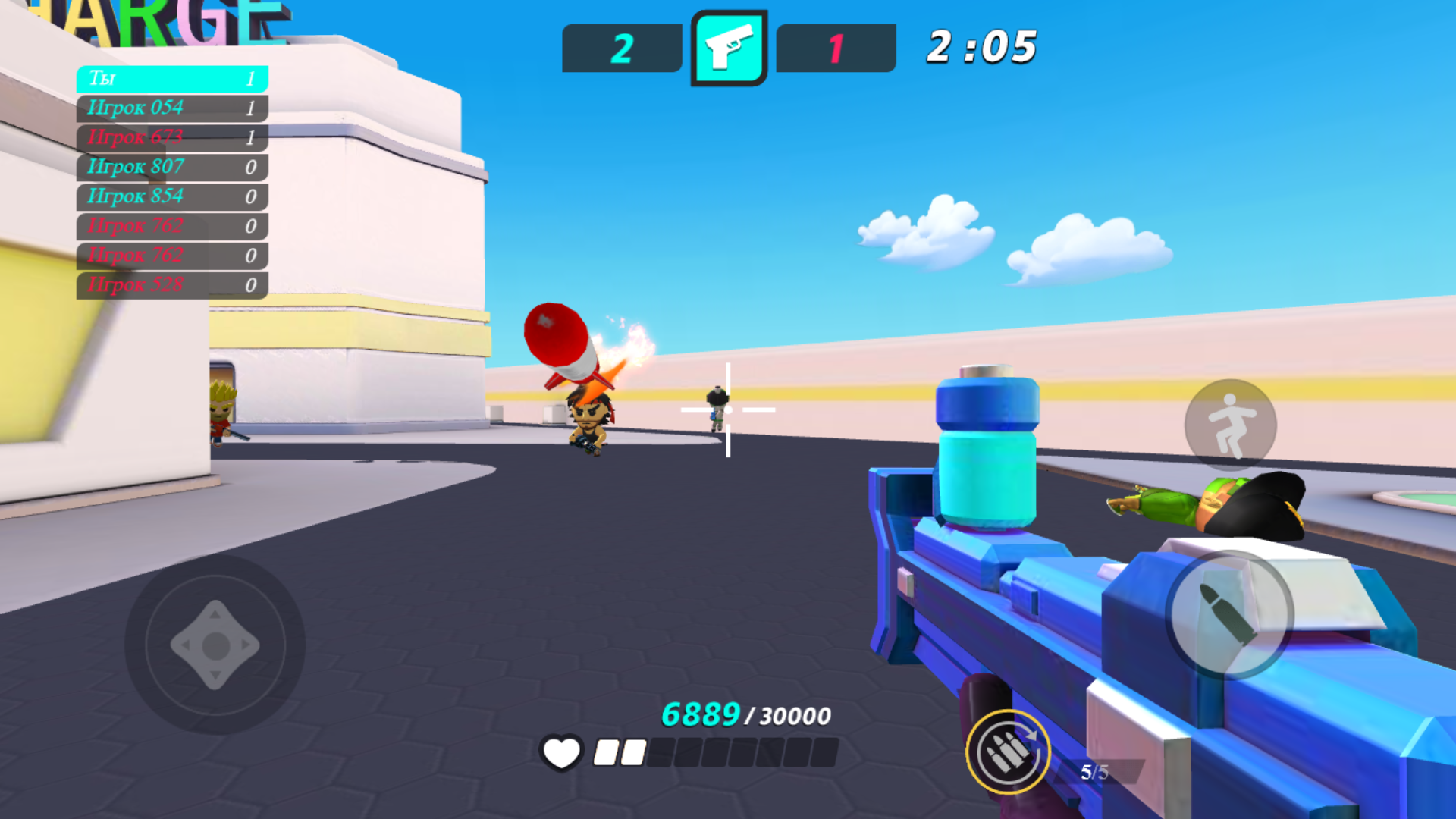Image resolution: width=1456 pixels, height=819 pixels.
Task: Tap the 5/5 ammo counter
Action: point(1094,772)
